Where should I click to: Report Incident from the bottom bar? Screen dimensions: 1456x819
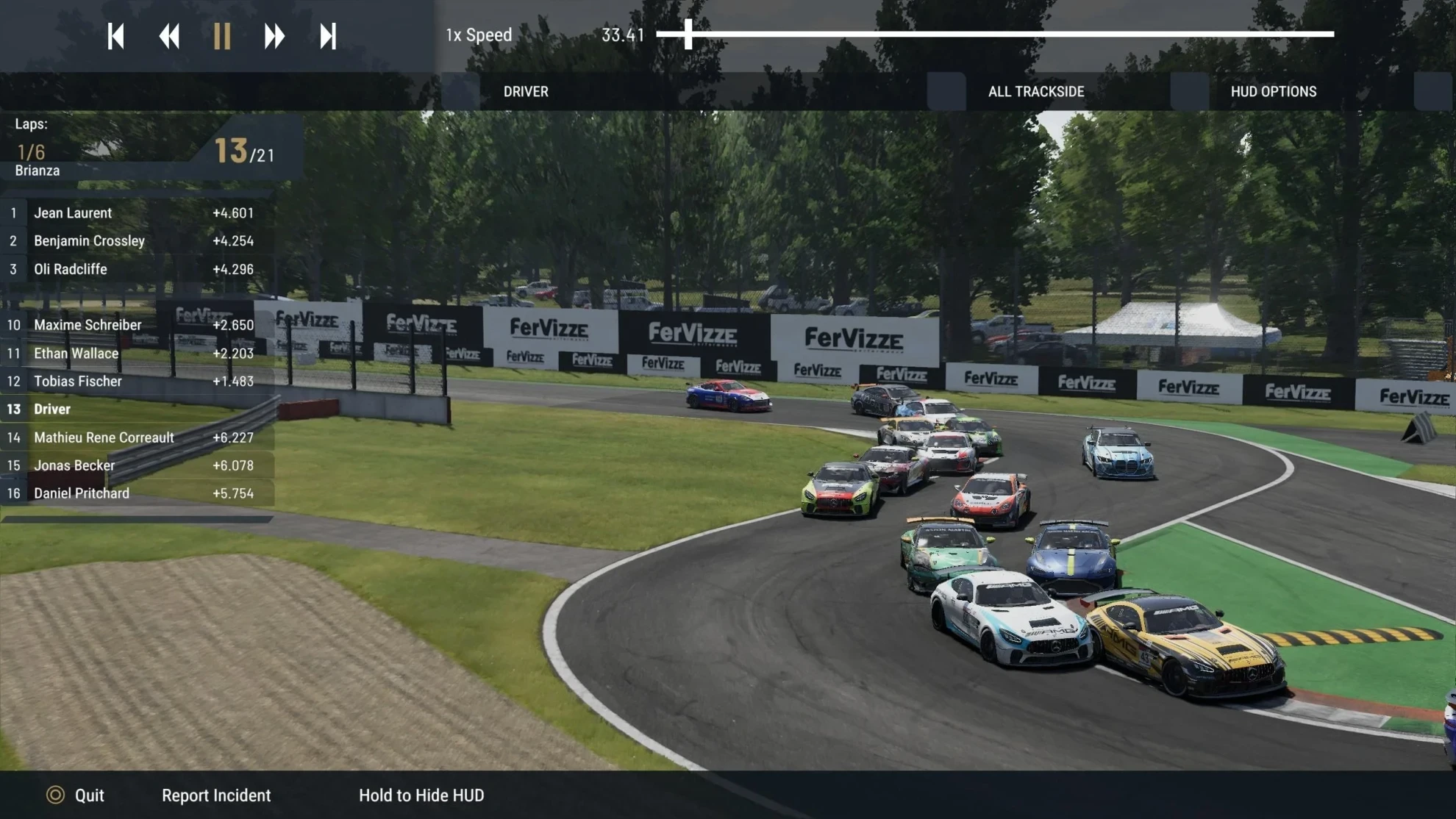216,795
